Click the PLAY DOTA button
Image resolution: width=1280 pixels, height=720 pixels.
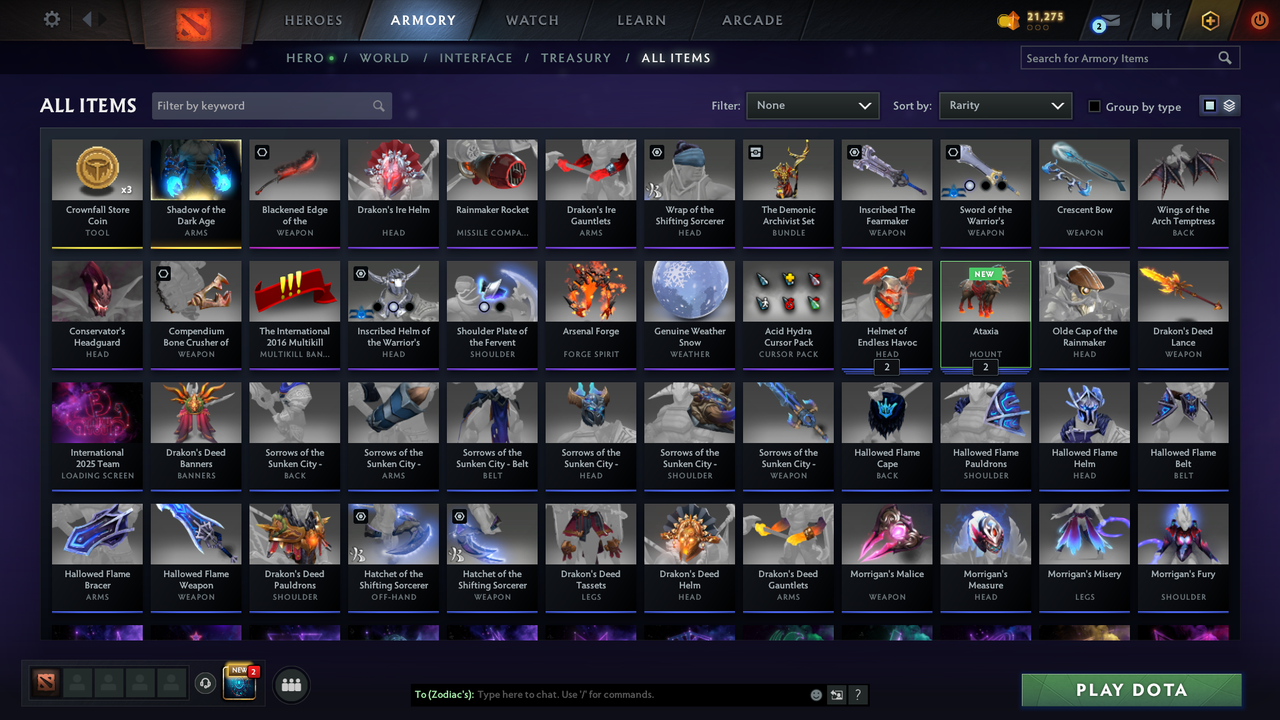[x=1131, y=690]
